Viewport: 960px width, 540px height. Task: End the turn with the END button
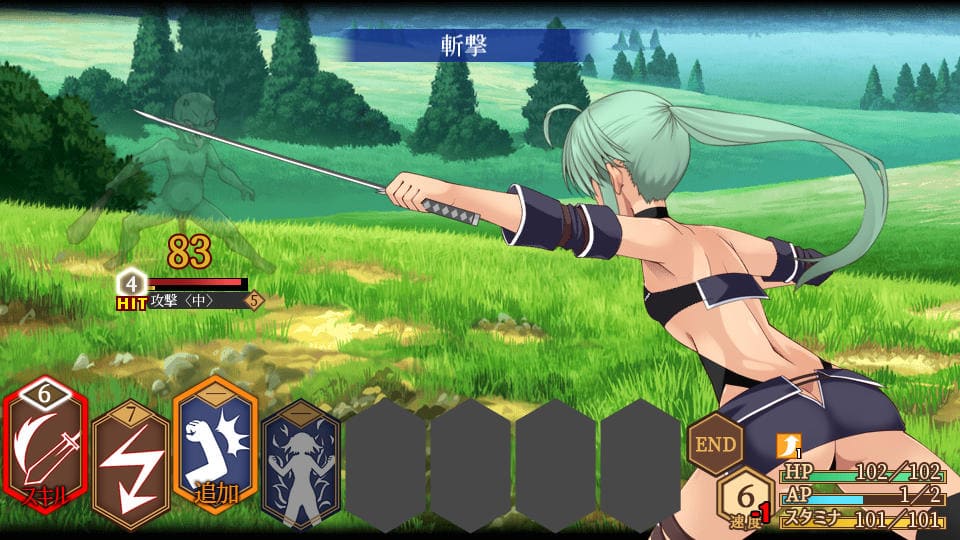point(716,443)
